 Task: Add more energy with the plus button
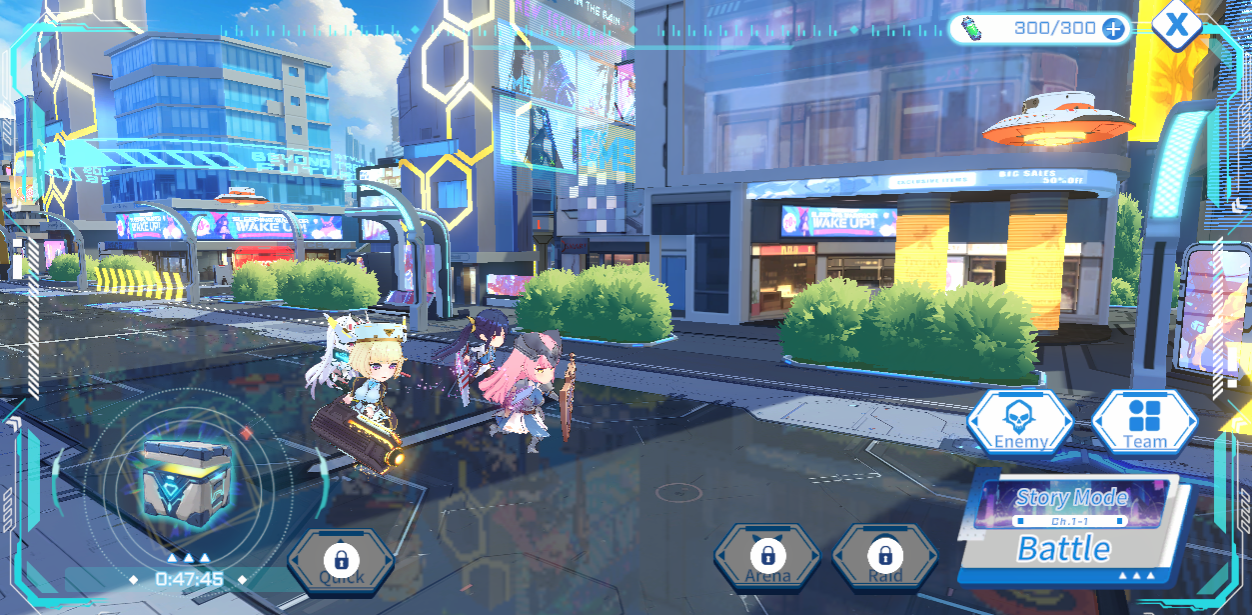[x=1112, y=28]
